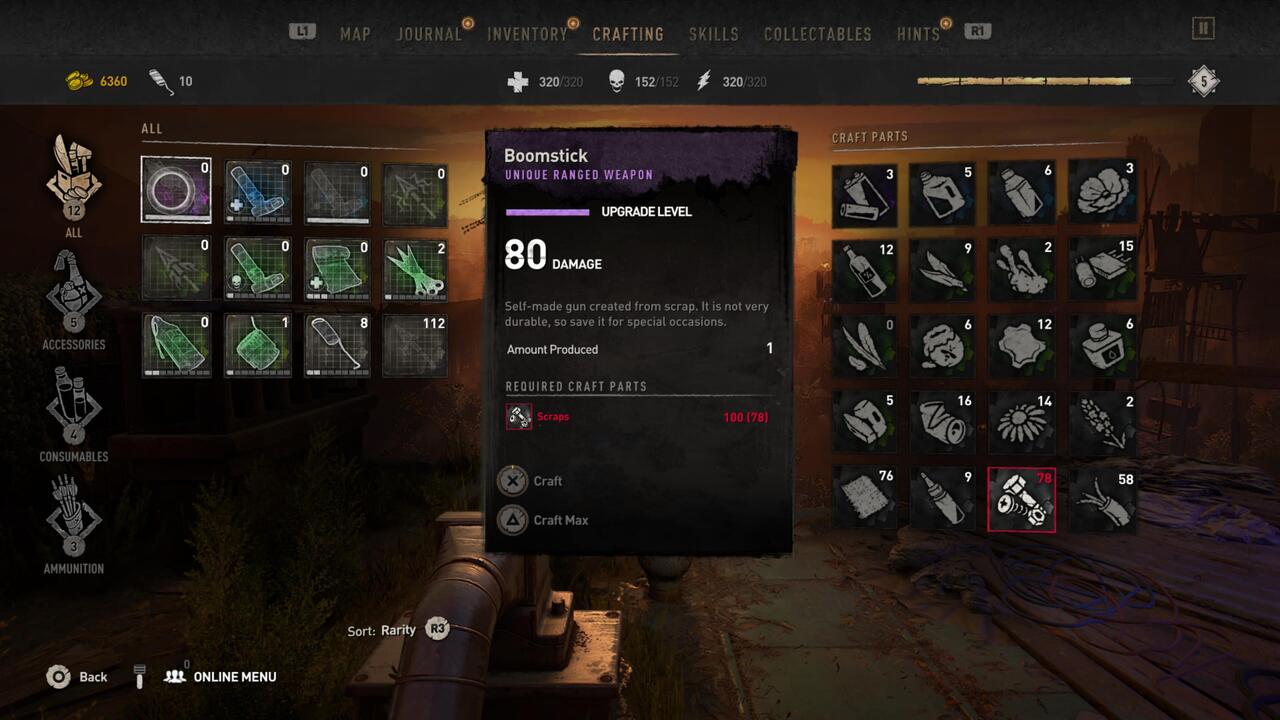Go to the Inventory tab

(527, 34)
